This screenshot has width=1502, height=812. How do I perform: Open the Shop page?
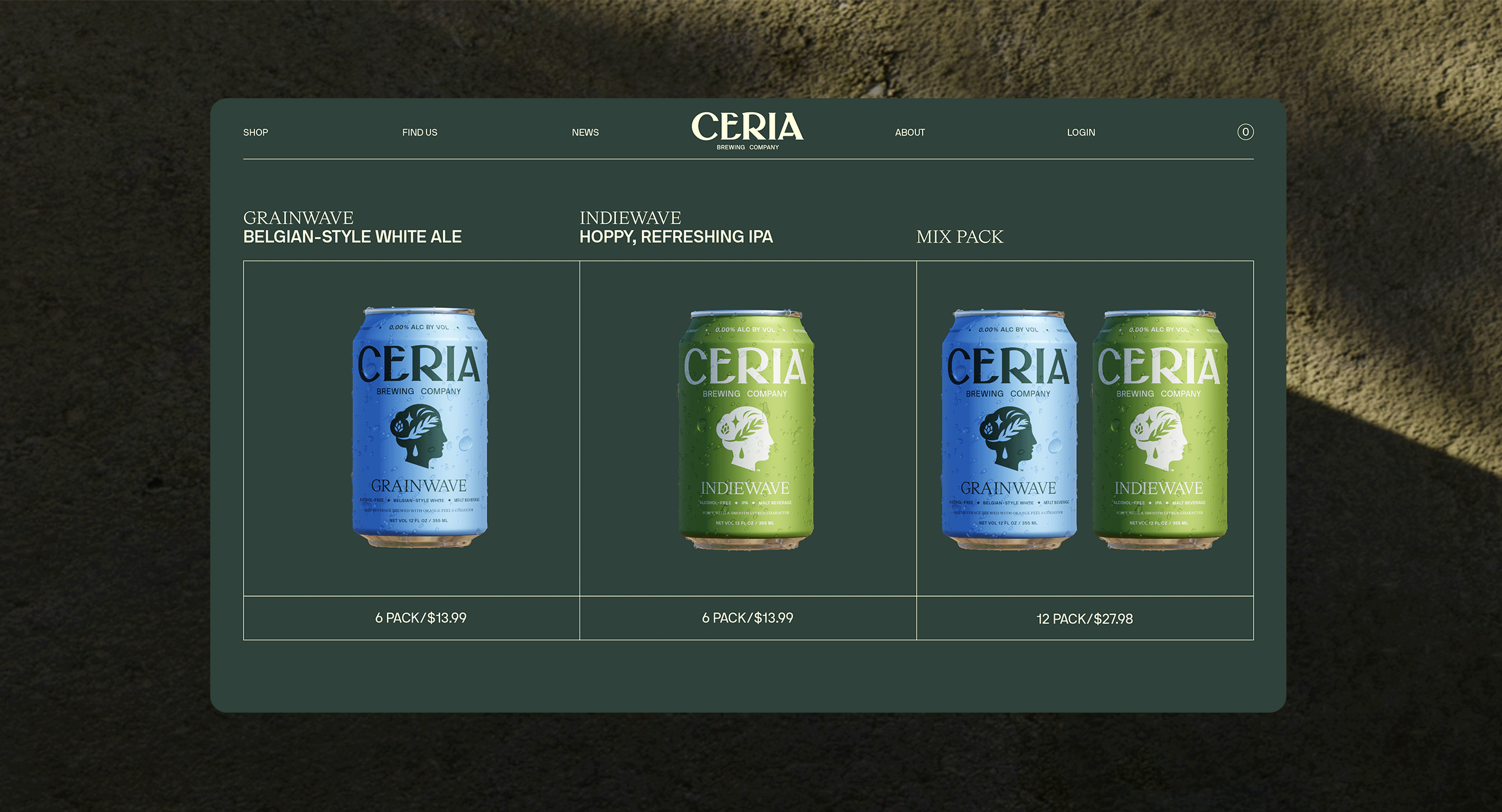[x=255, y=132]
